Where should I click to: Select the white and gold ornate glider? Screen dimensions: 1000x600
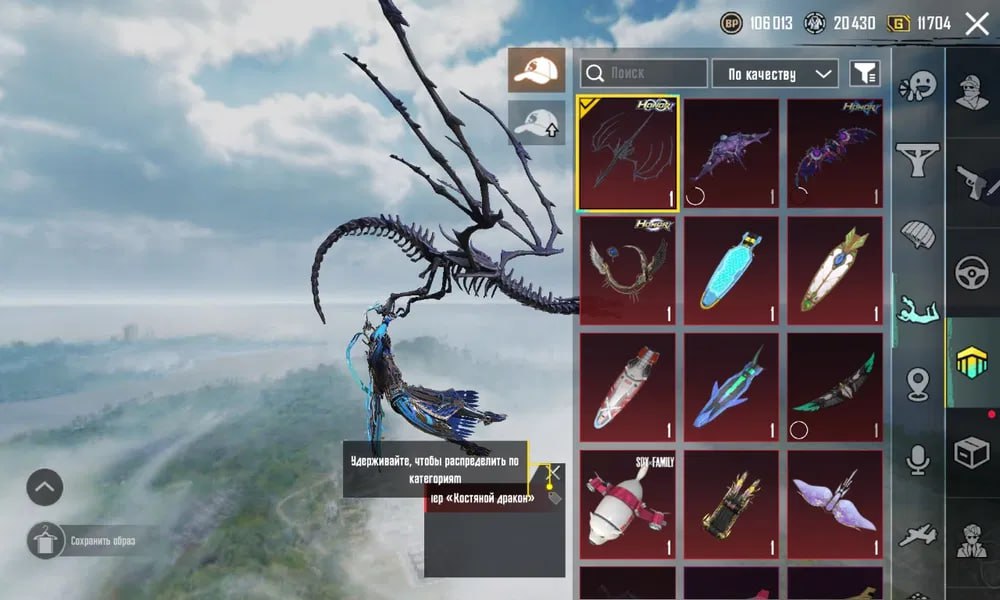pyautogui.click(x=835, y=270)
